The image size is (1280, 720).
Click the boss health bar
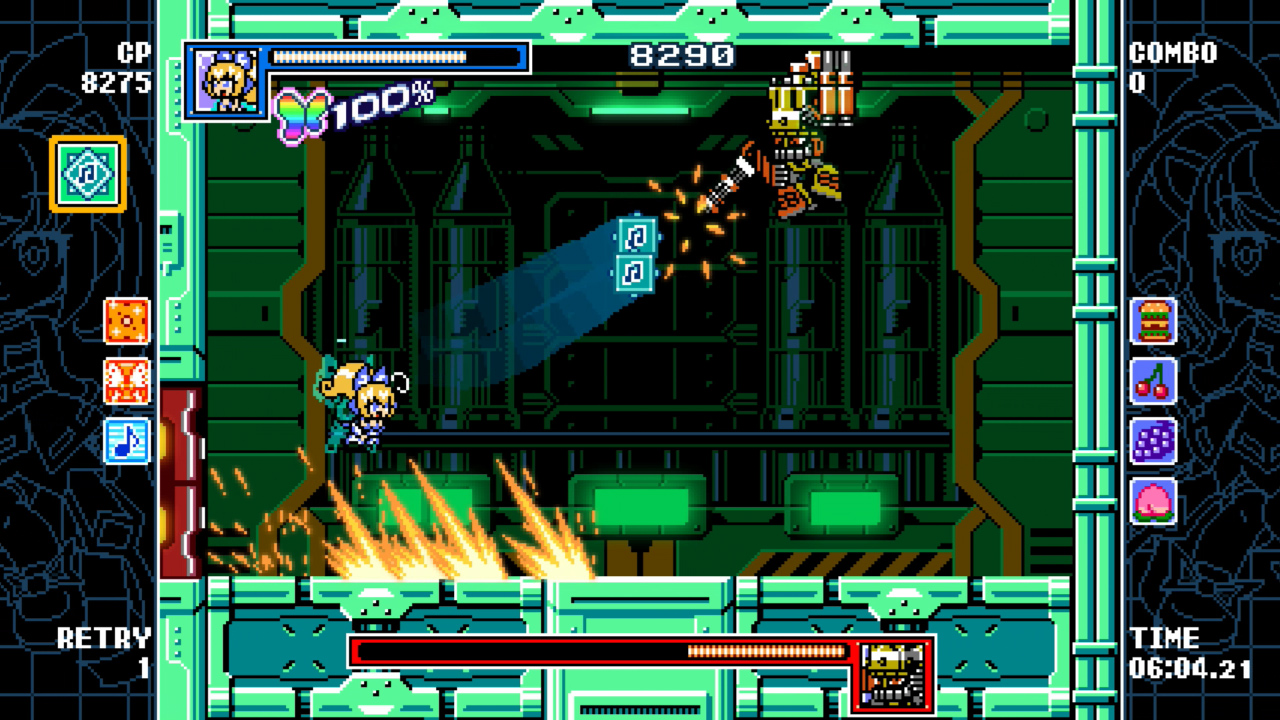click(600, 650)
